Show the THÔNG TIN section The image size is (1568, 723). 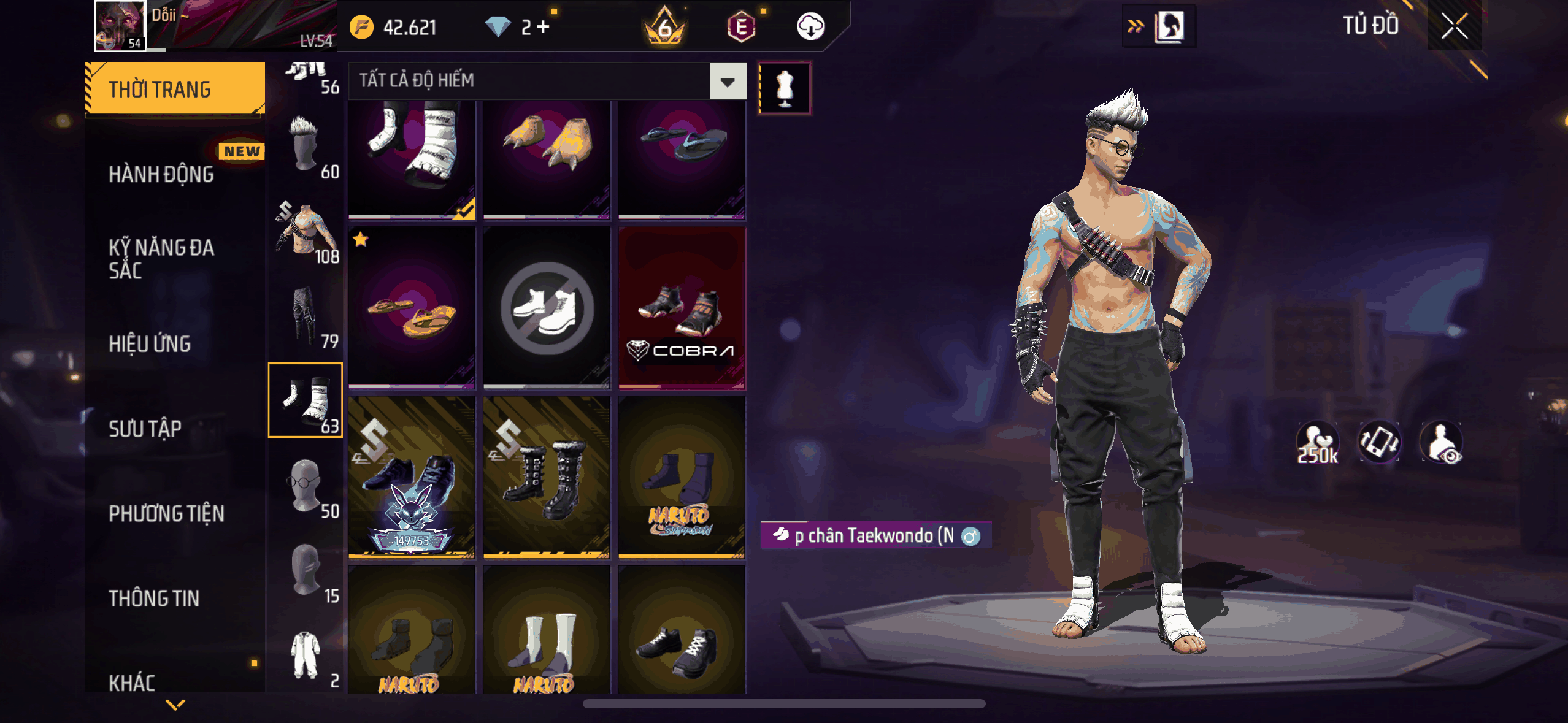(154, 598)
